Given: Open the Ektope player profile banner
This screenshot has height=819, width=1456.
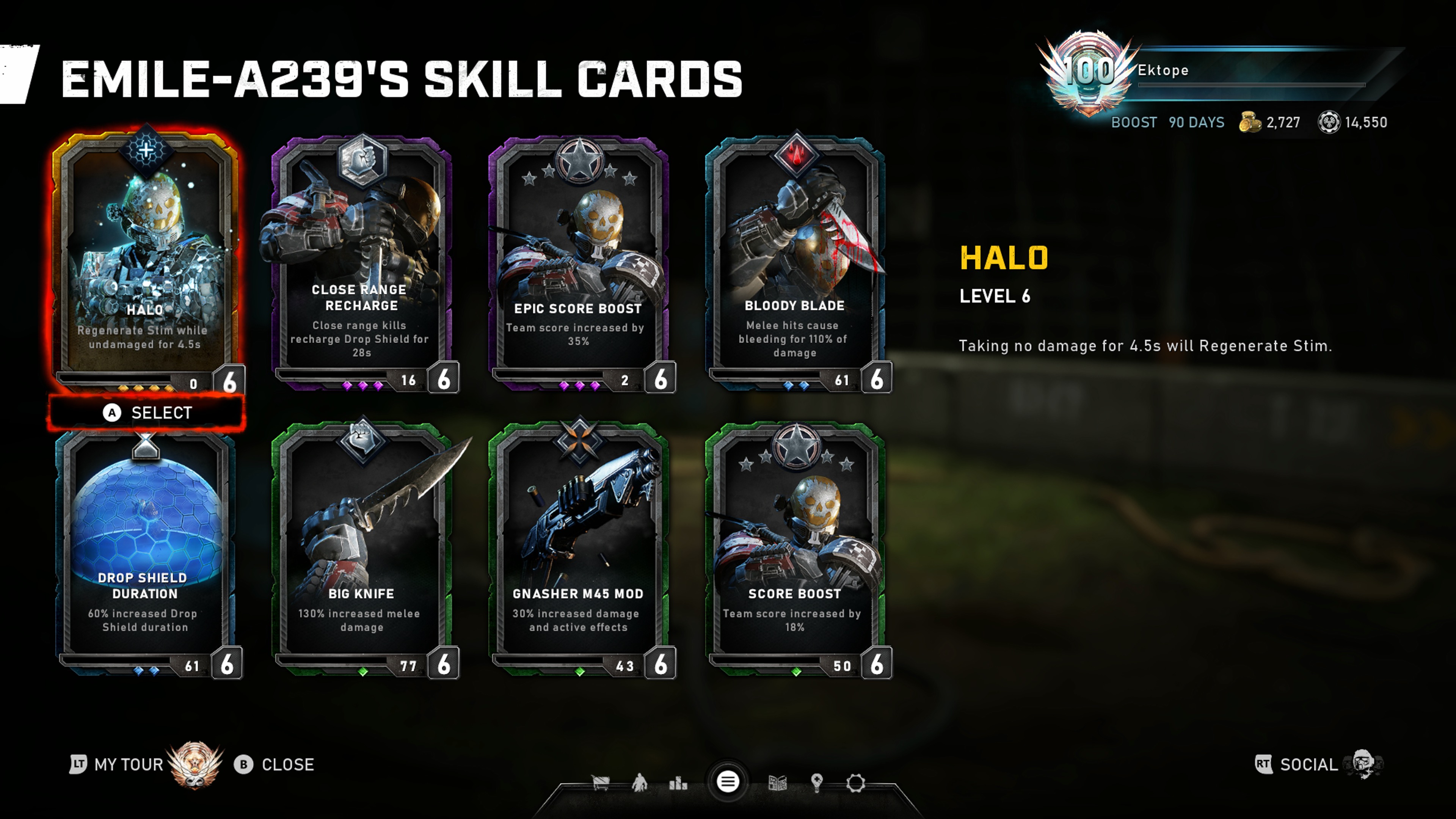Looking at the screenshot, I should click(1215, 71).
